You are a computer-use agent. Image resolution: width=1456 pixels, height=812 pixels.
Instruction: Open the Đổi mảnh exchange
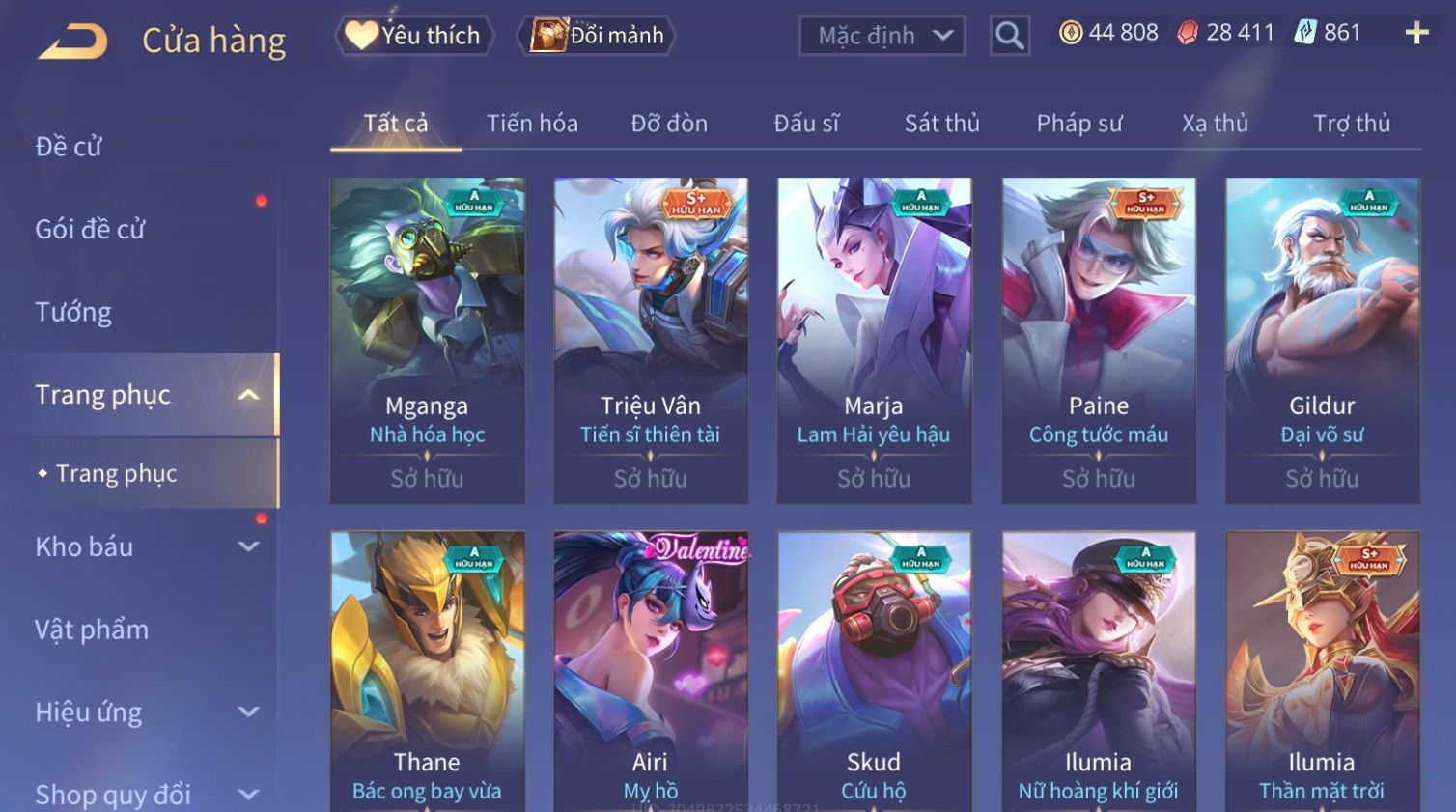coord(597,36)
